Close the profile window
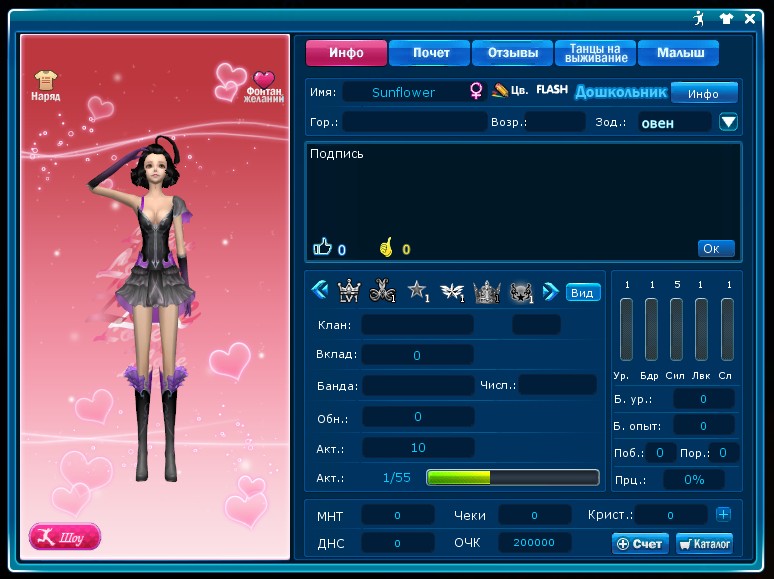 (750, 18)
